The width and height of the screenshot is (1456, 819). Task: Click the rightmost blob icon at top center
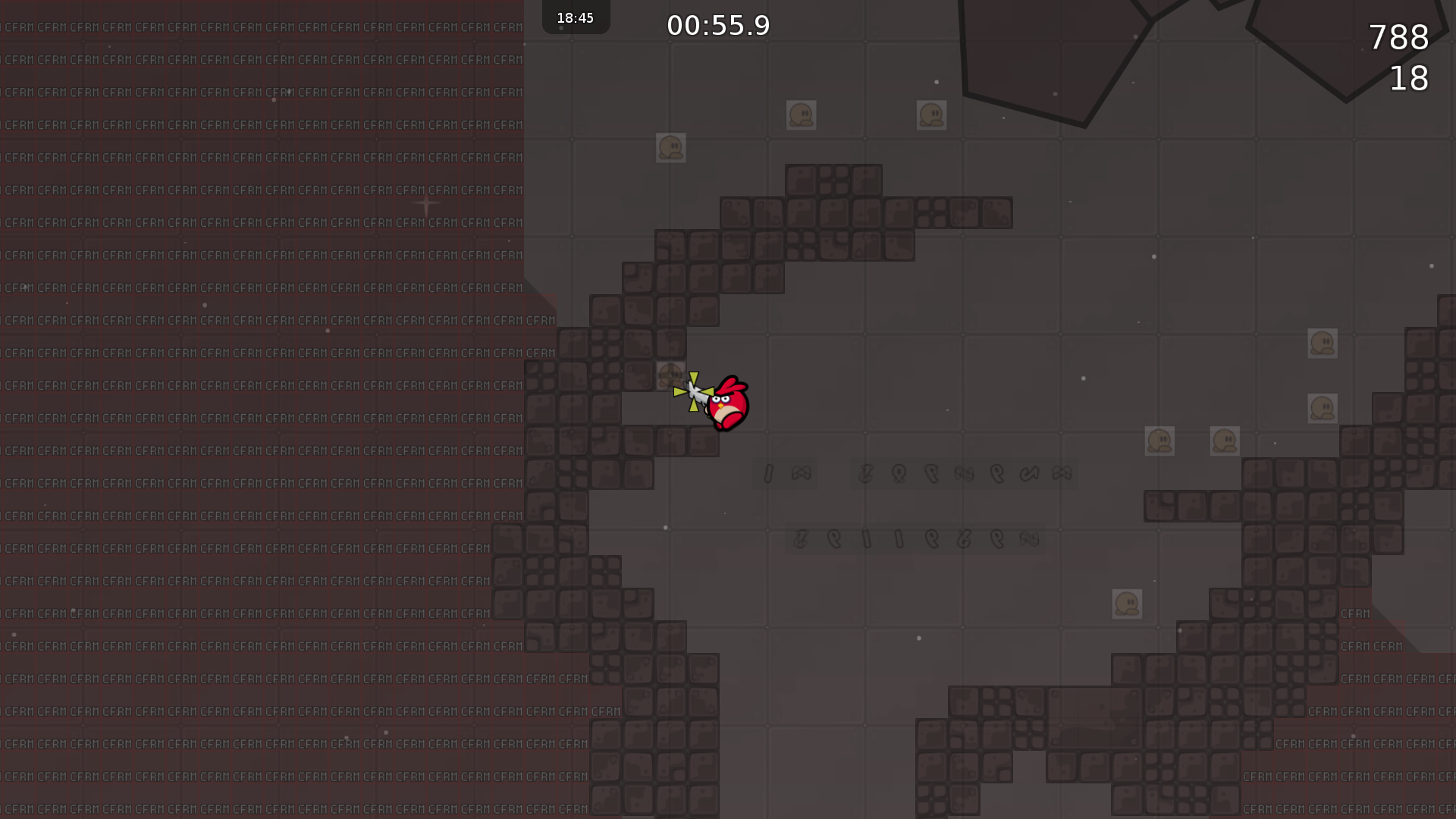(931, 115)
